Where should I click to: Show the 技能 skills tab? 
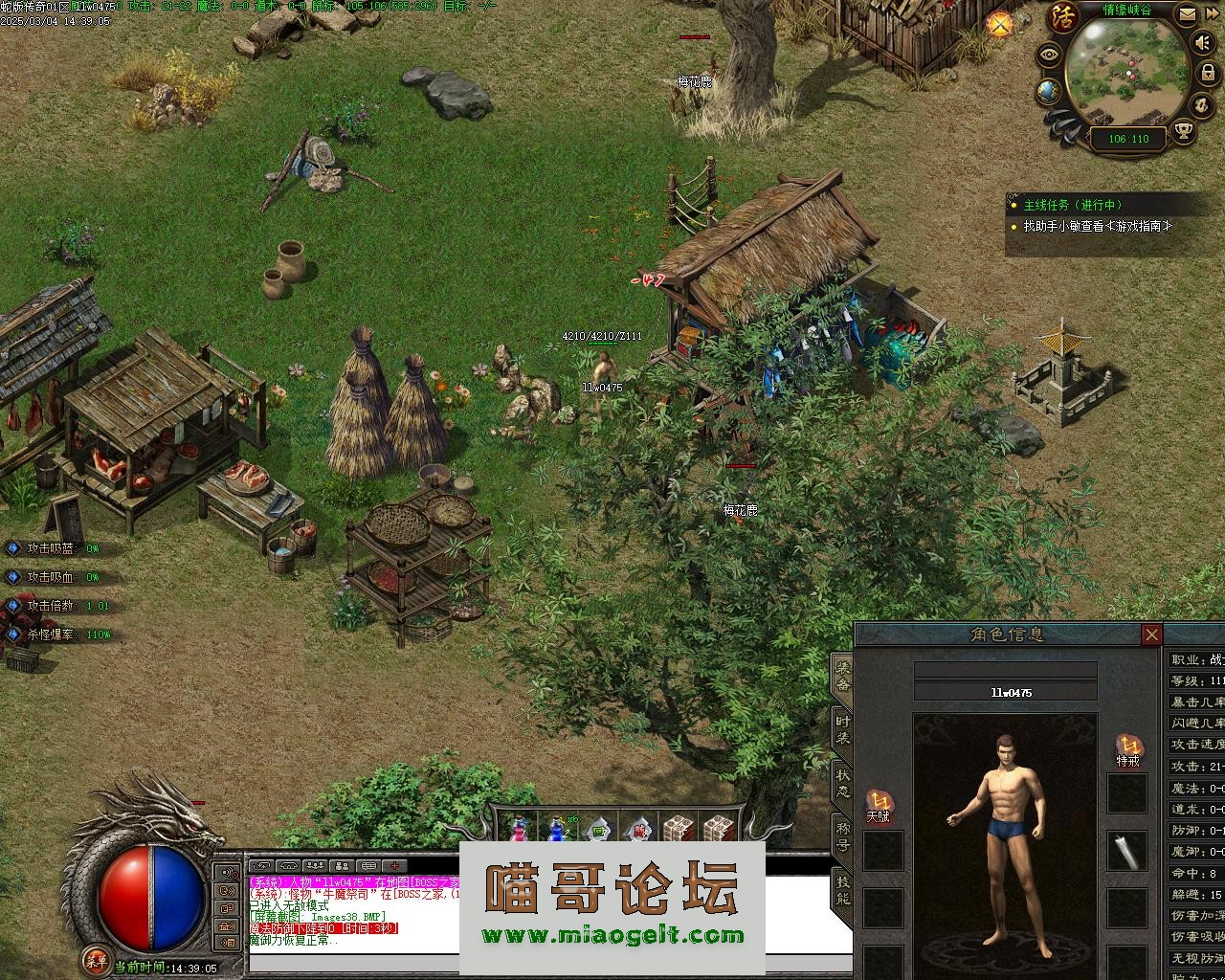842,889
